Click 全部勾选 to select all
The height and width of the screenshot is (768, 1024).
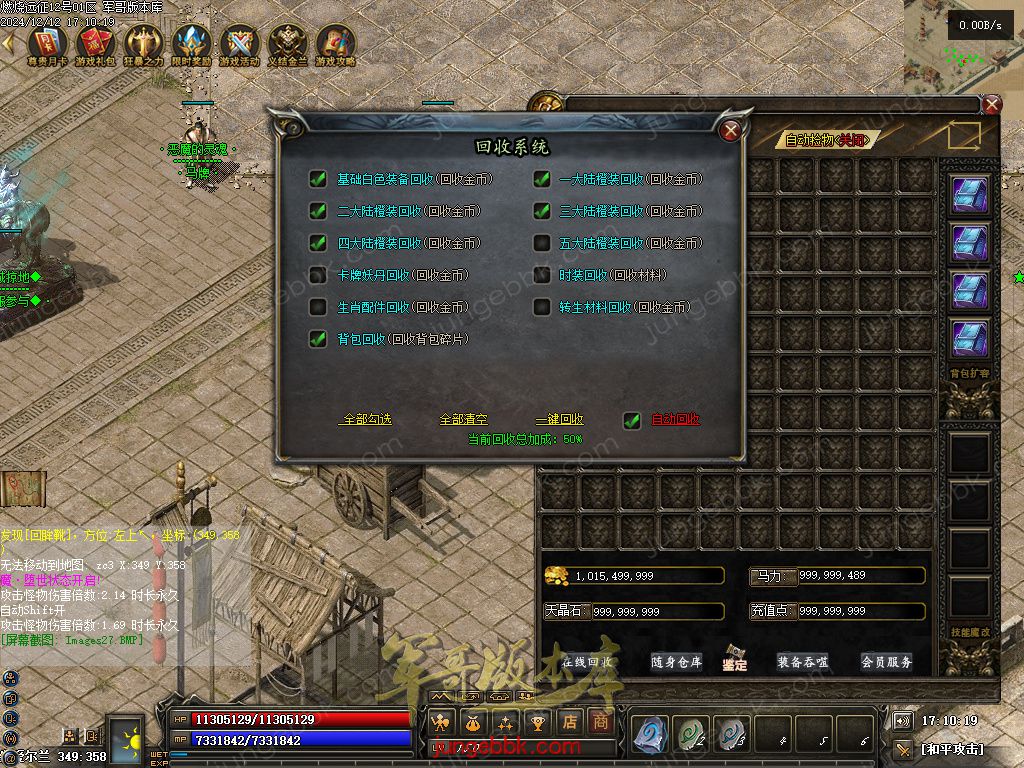pyautogui.click(x=367, y=420)
